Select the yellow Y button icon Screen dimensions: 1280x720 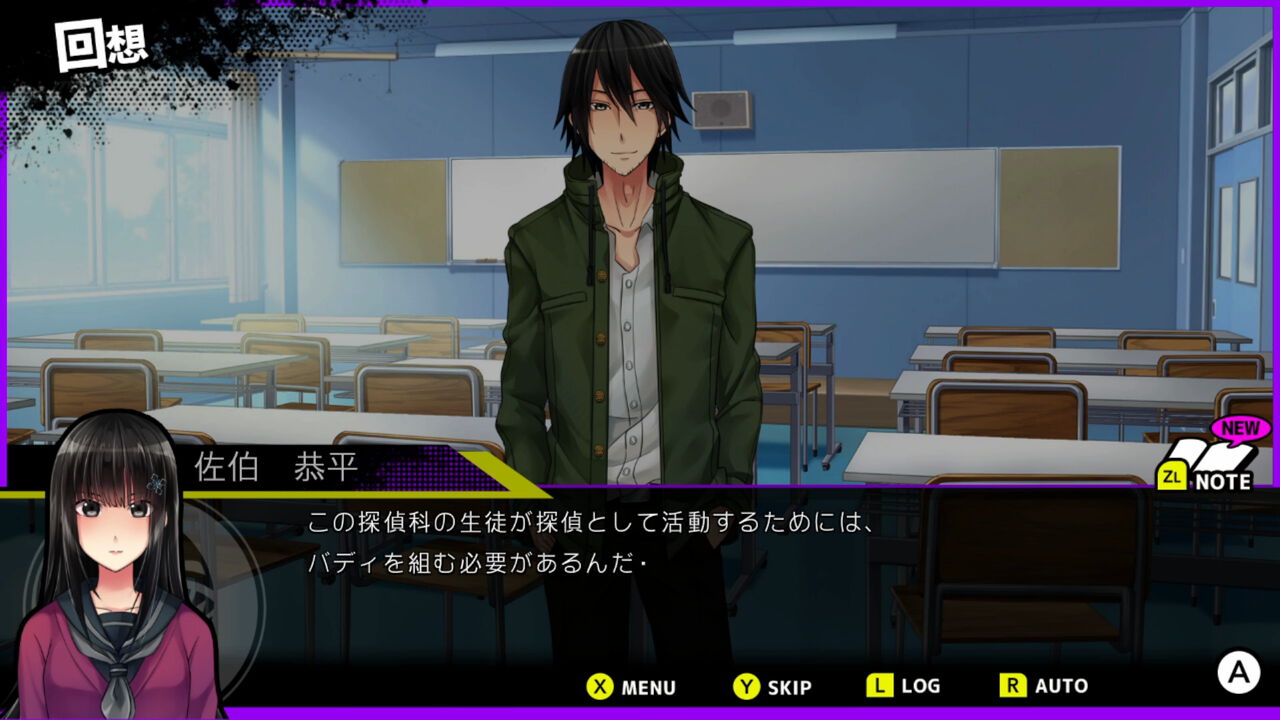click(749, 687)
